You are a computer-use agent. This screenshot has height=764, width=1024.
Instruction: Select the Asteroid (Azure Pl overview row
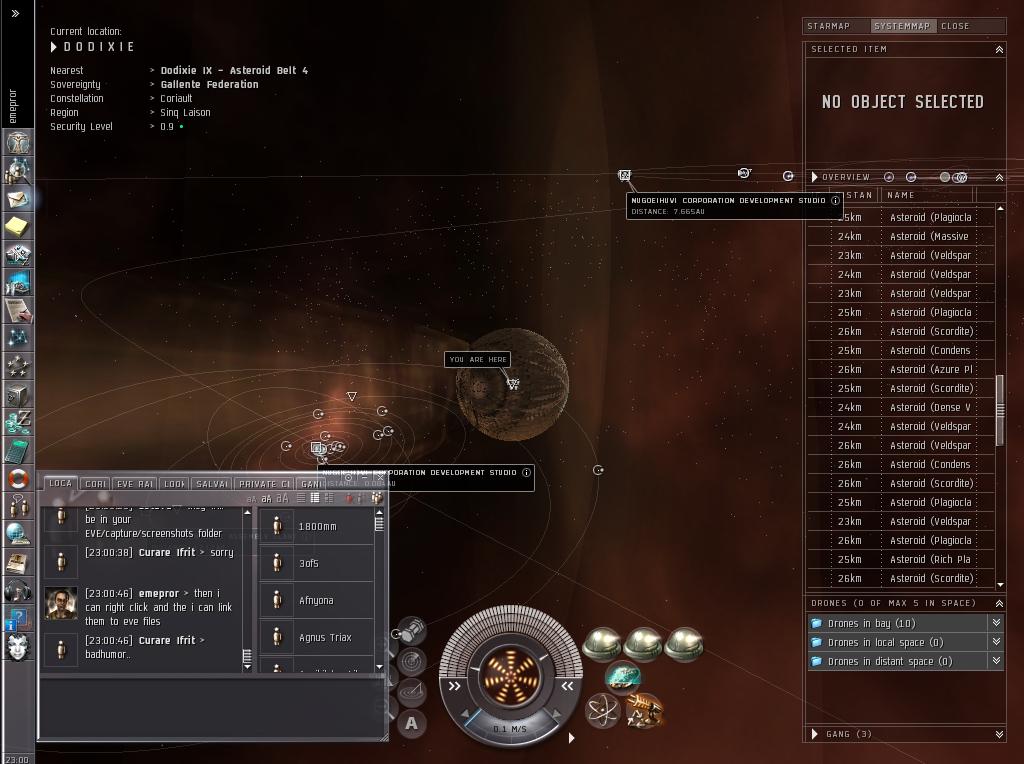tap(930, 369)
